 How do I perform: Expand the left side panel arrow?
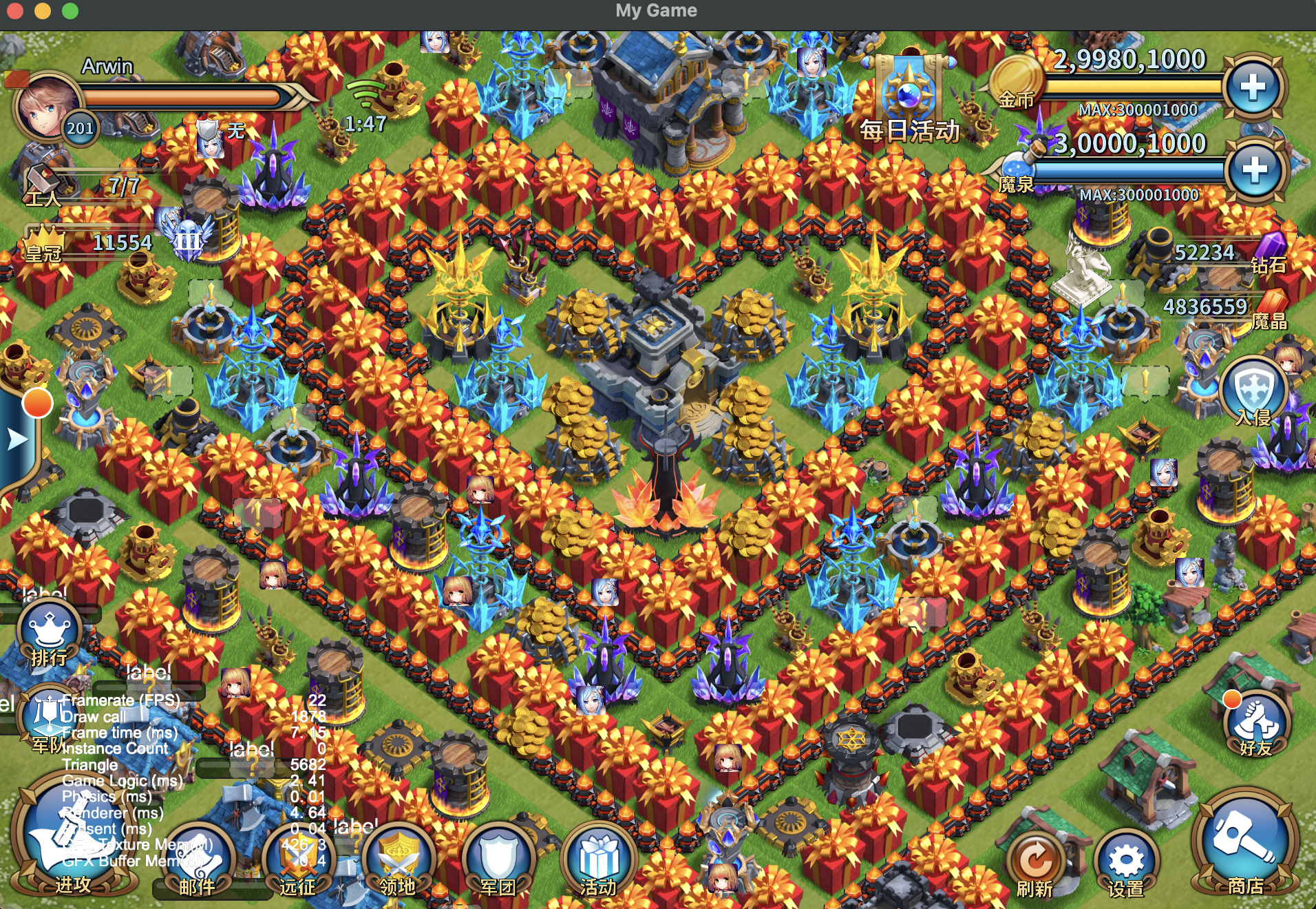[17, 439]
